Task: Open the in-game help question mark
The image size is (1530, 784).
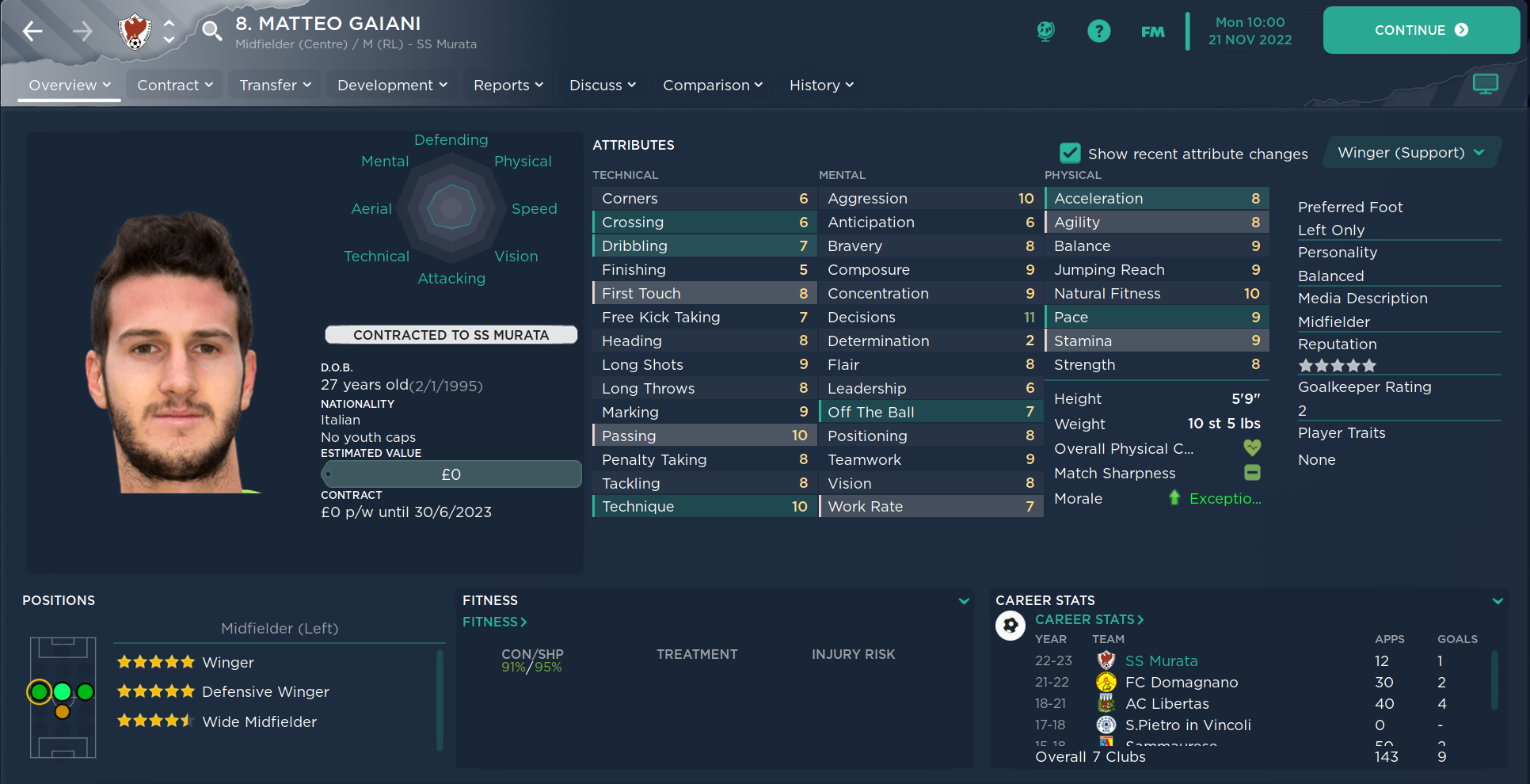Action: point(1099,31)
